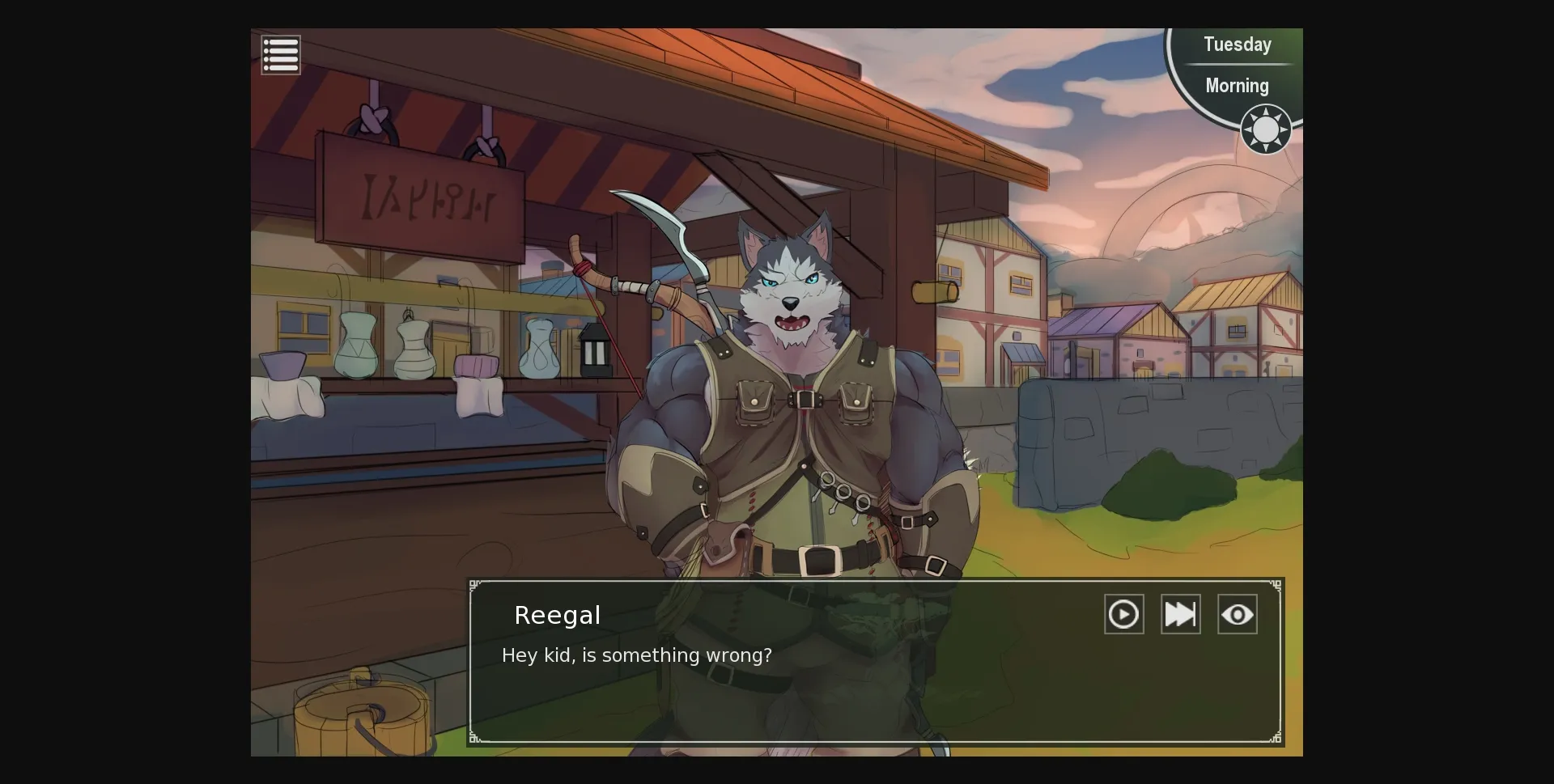Hide the dialogue window with the eye toggle
The width and height of the screenshot is (1554, 784).
click(1238, 614)
